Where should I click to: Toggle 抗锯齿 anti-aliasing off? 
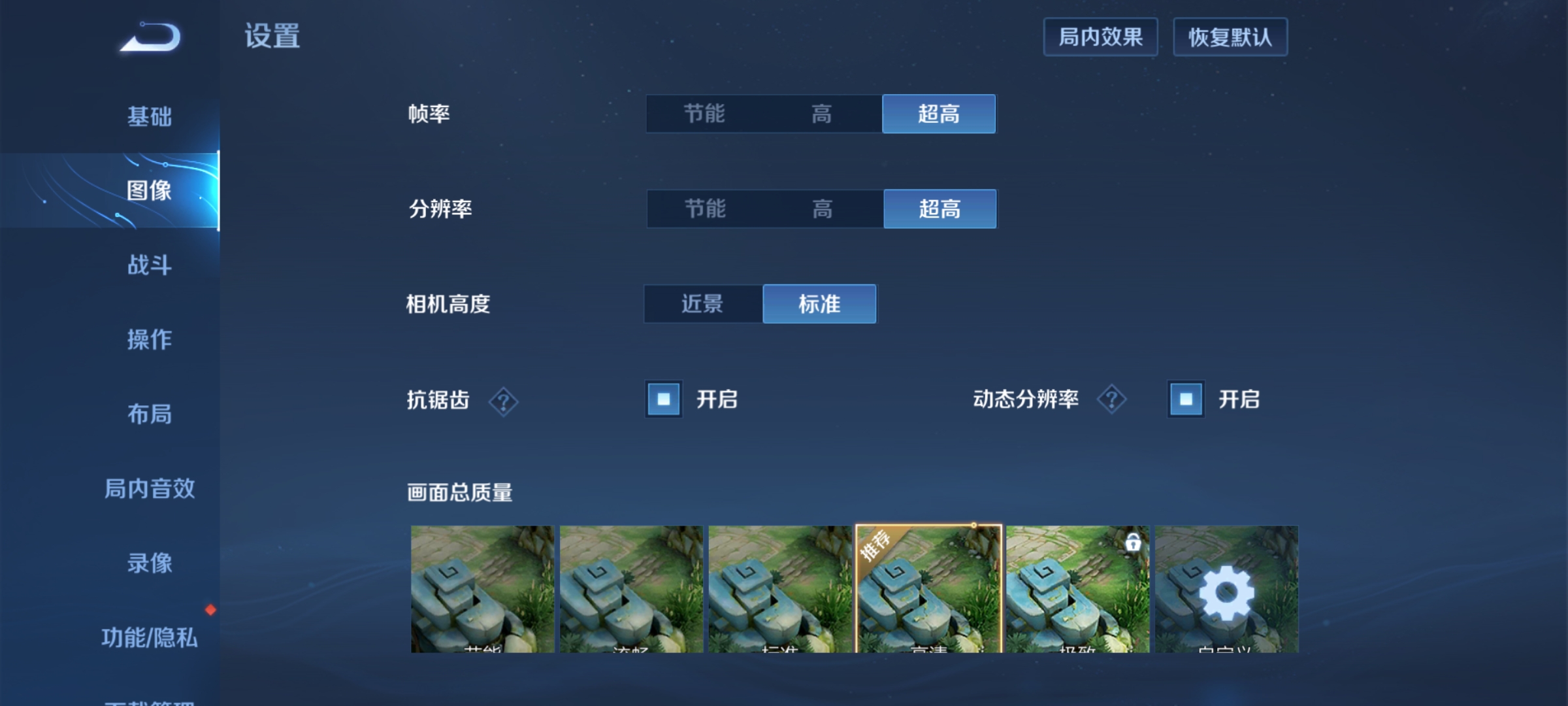pyautogui.click(x=663, y=399)
